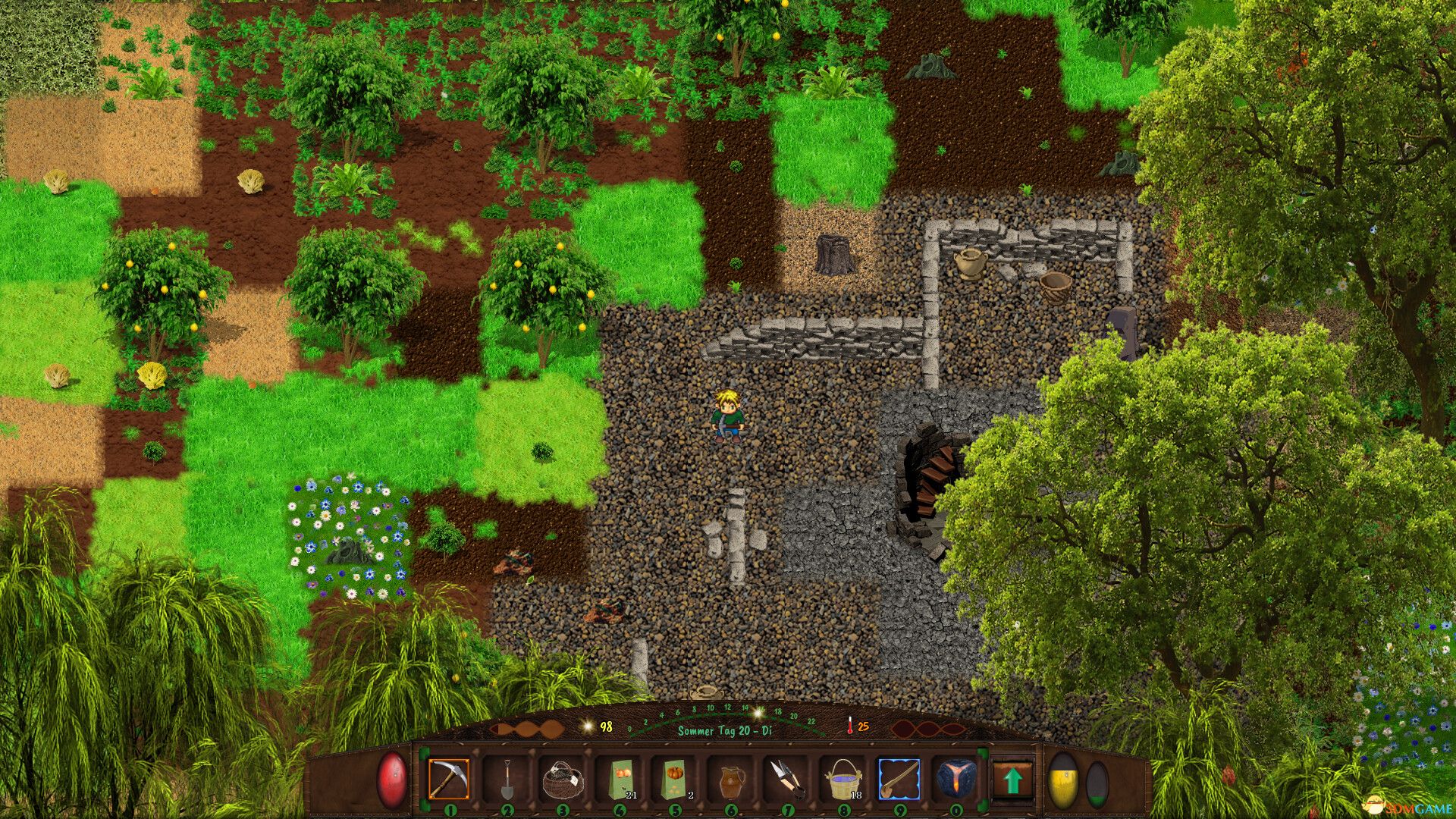Click the yellow oval gauge

pos(1063,781)
